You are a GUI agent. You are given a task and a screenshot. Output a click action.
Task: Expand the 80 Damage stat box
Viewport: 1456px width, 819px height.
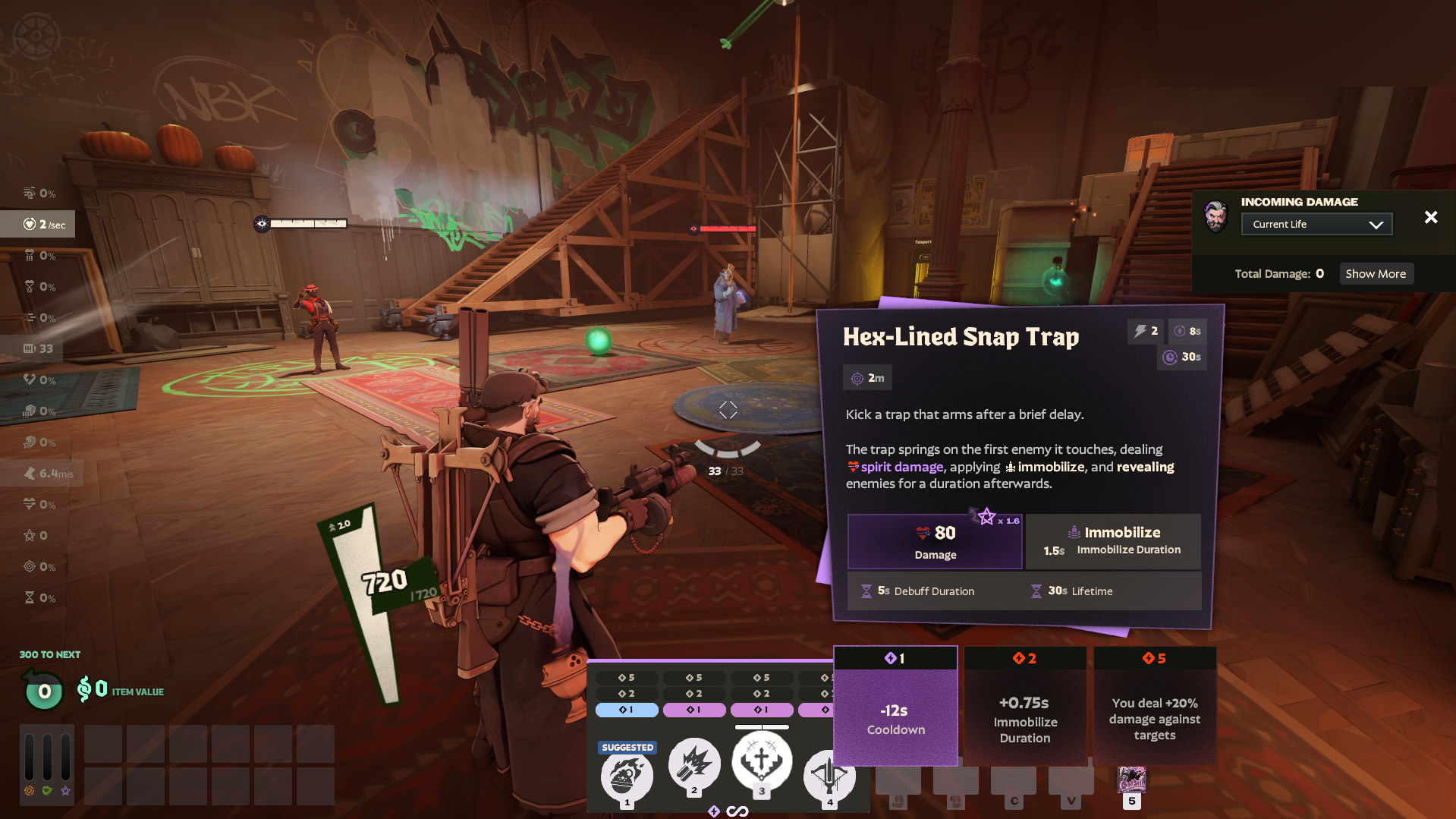(x=934, y=540)
